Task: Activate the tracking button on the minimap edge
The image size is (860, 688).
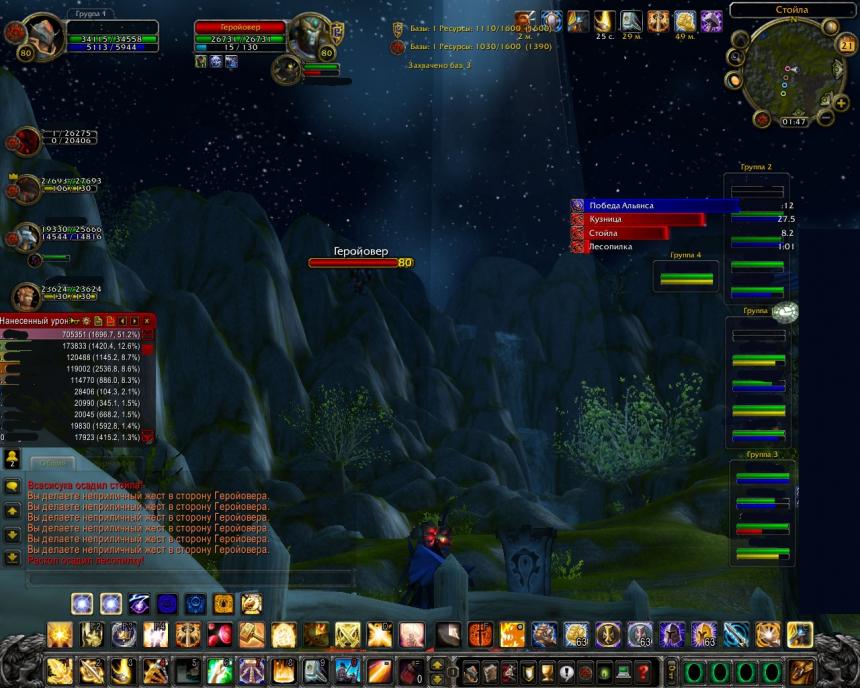Action: point(739,40)
